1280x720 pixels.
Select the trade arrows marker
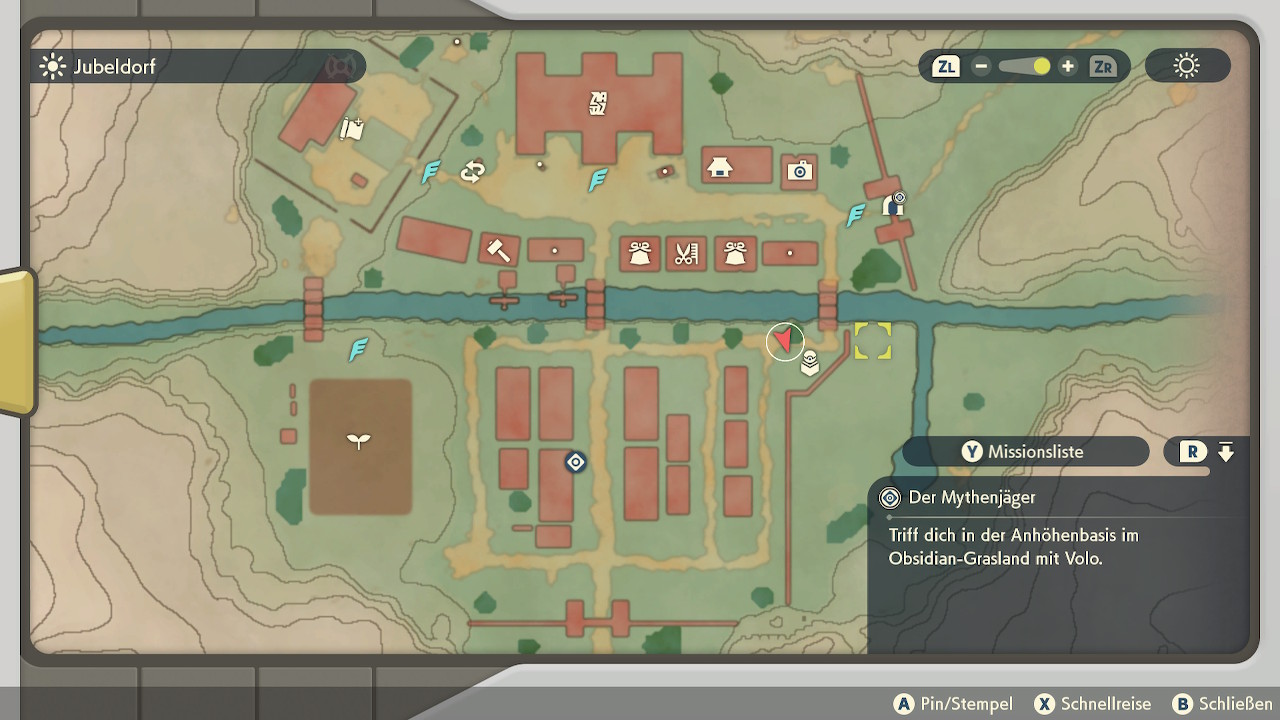472,172
